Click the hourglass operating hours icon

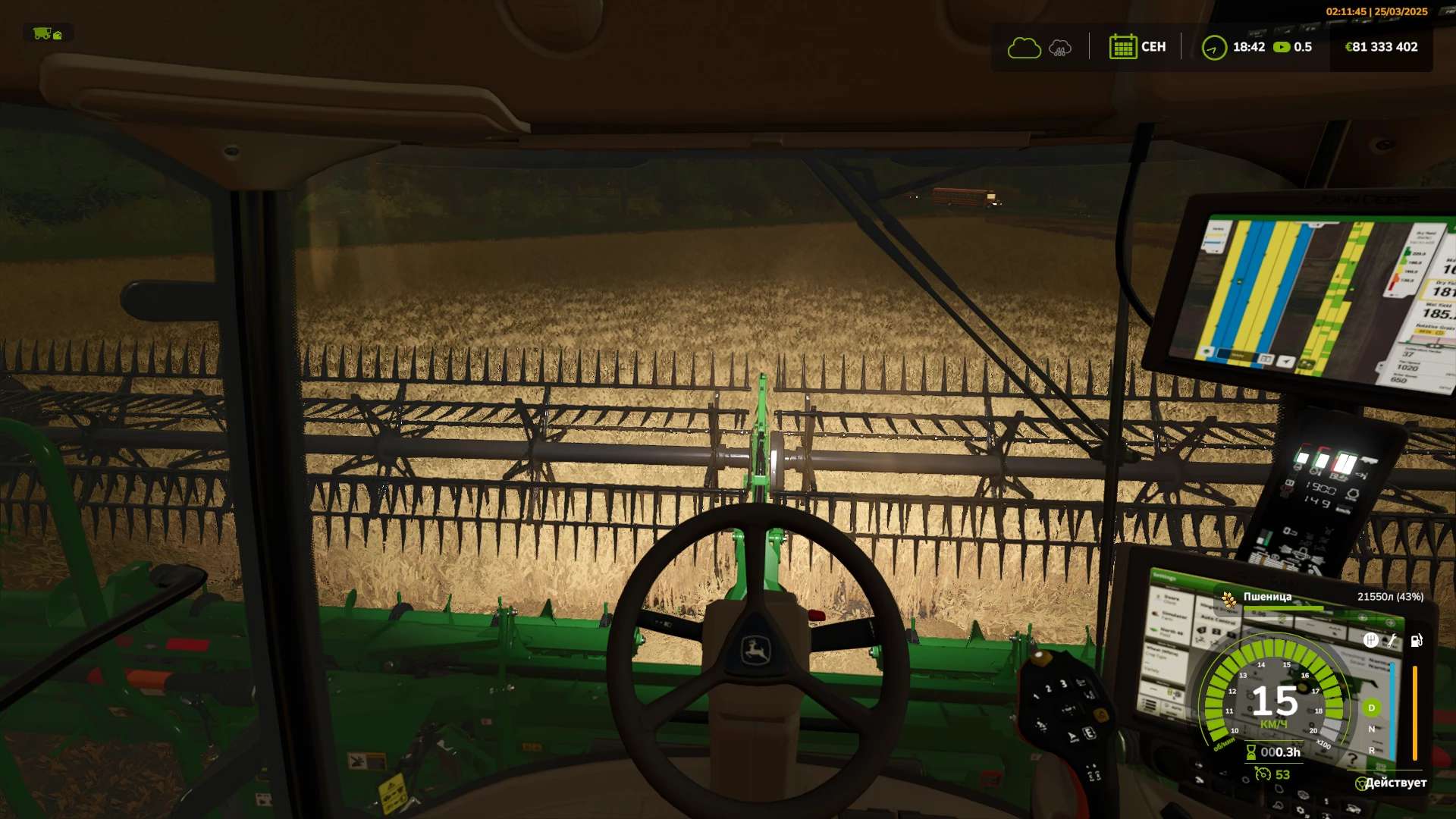(x=1250, y=752)
